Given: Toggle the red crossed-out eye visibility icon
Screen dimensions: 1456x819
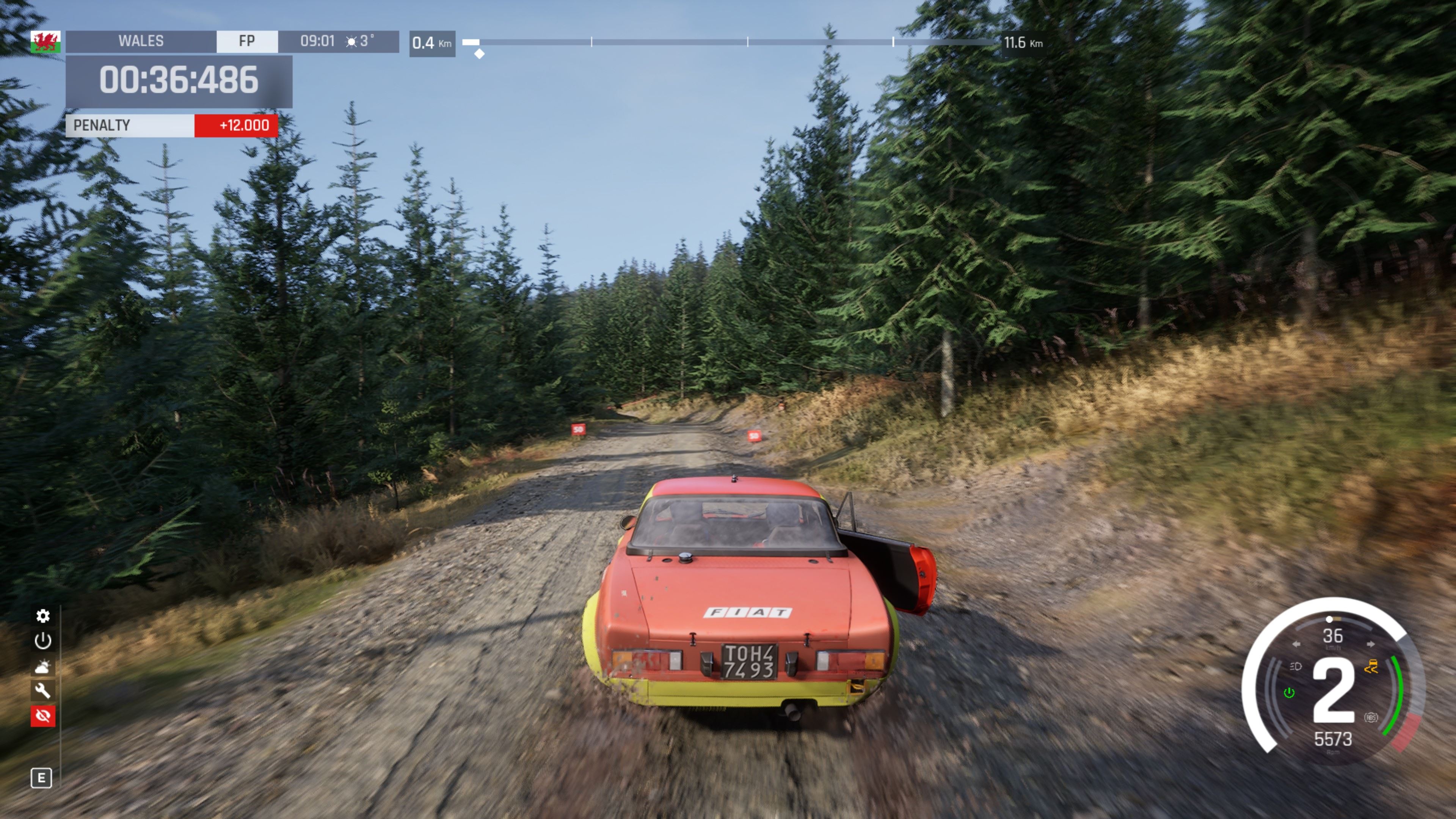Looking at the screenshot, I should (x=43, y=715).
